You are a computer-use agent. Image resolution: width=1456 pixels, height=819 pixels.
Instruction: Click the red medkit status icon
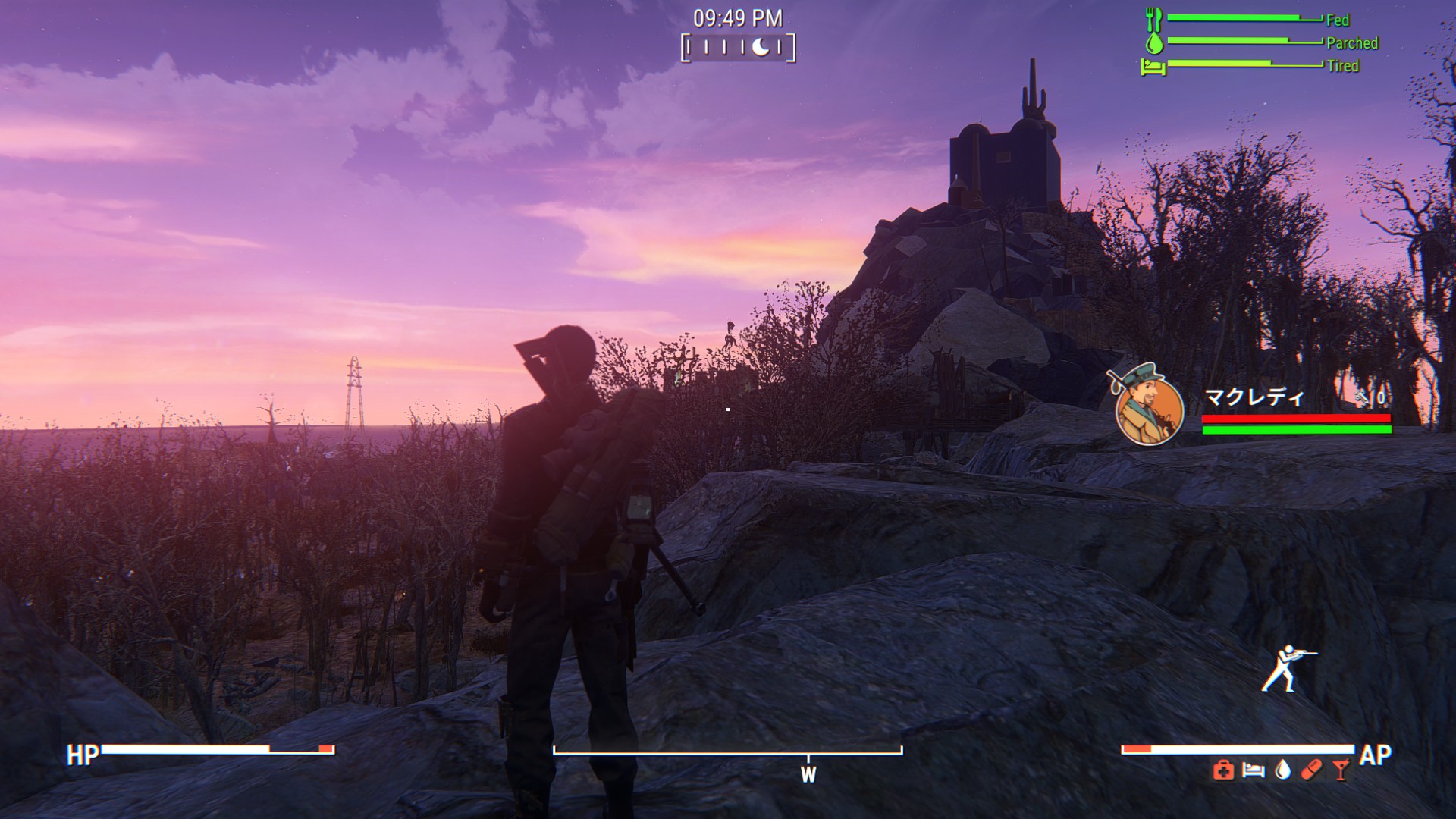click(x=1222, y=771)
